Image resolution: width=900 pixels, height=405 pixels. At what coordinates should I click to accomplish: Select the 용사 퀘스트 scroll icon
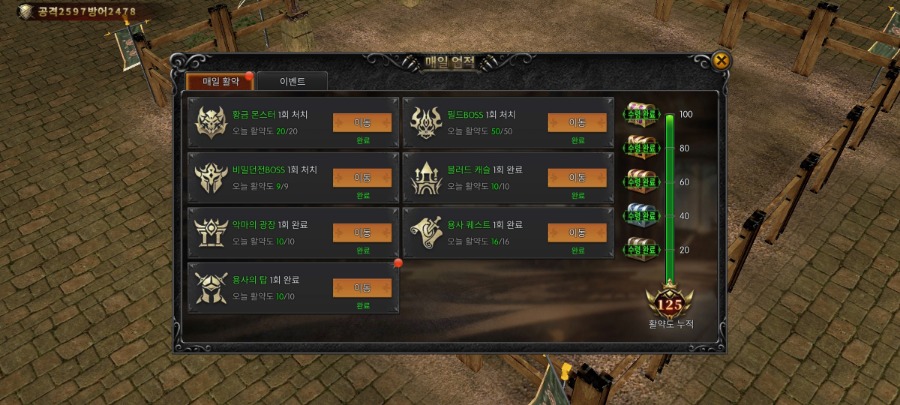point(427,233)
